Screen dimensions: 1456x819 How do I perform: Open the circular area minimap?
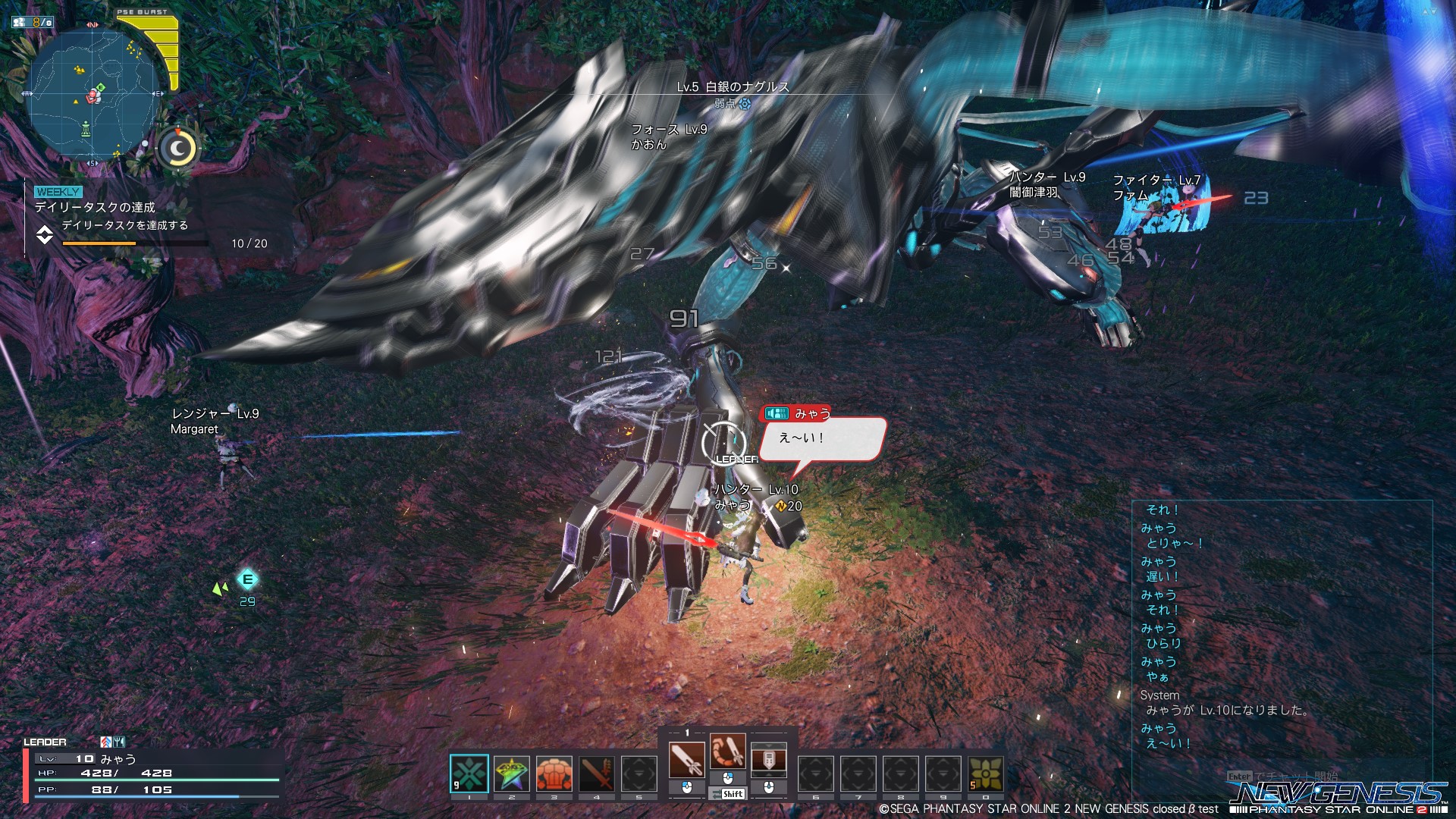coord(93,95)
